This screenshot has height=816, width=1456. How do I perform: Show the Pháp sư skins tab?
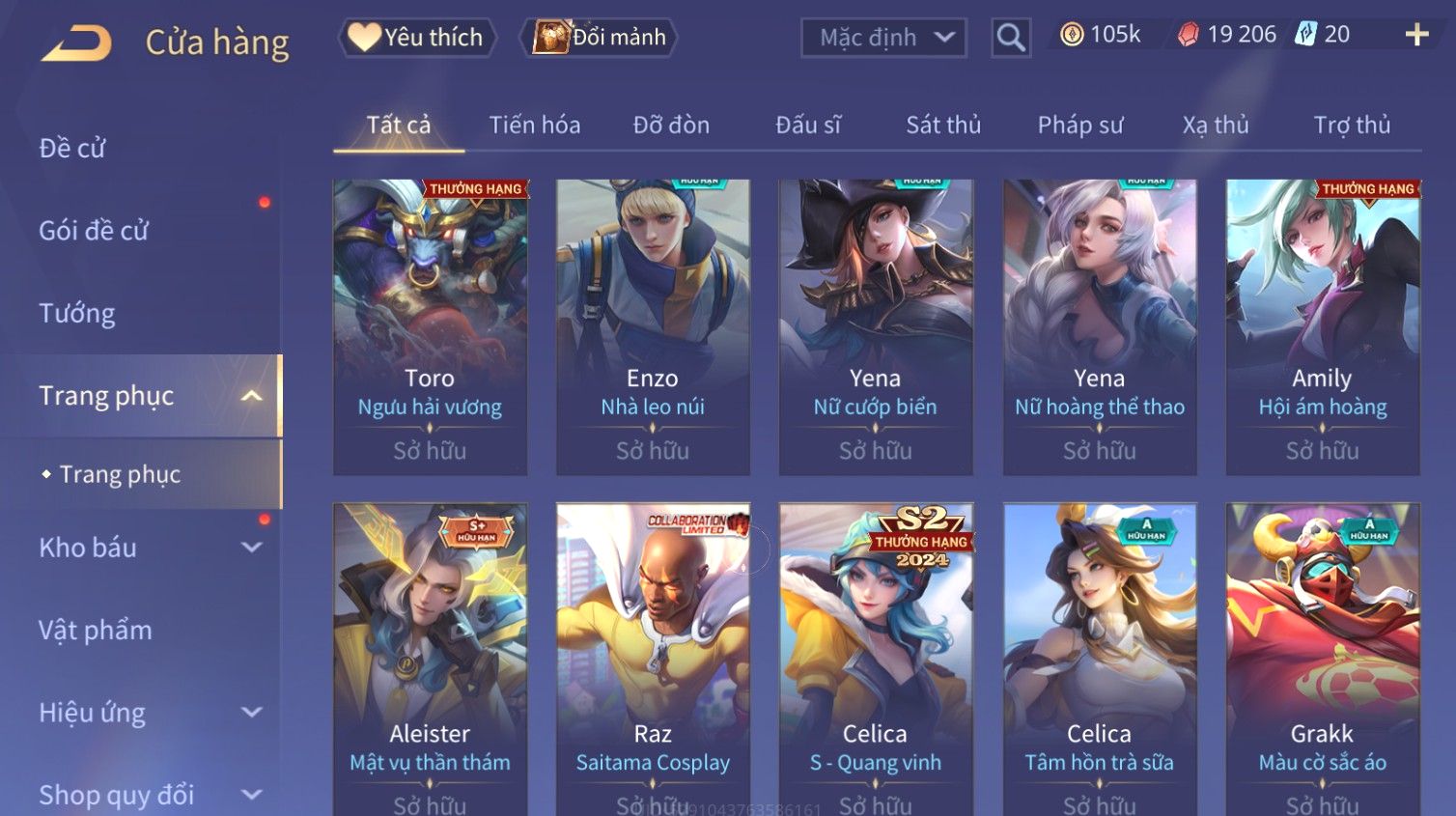[x=1079, y=126]
